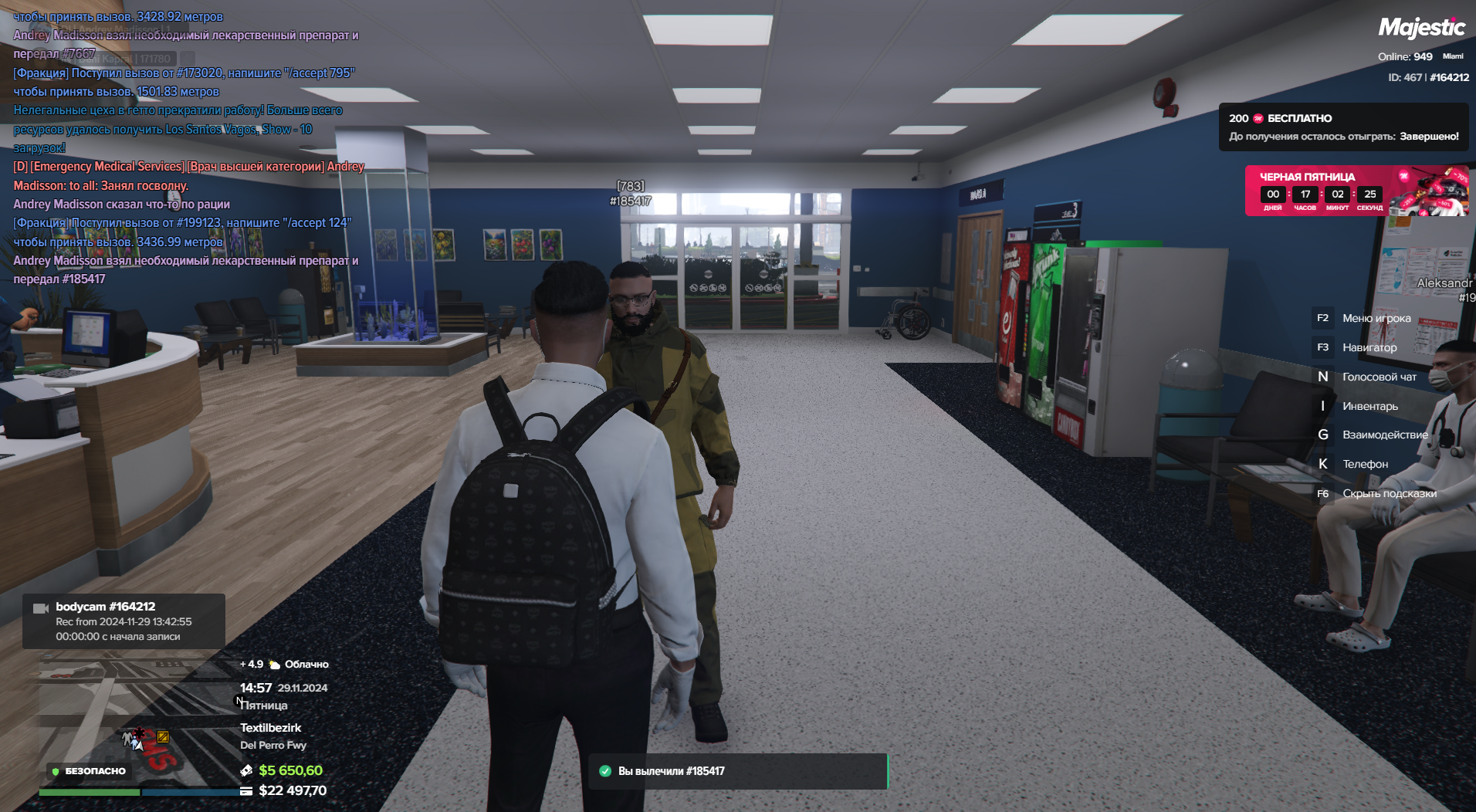
Task: Open the Черная Пятница event banner
Action: click(x=1356, y=190)
